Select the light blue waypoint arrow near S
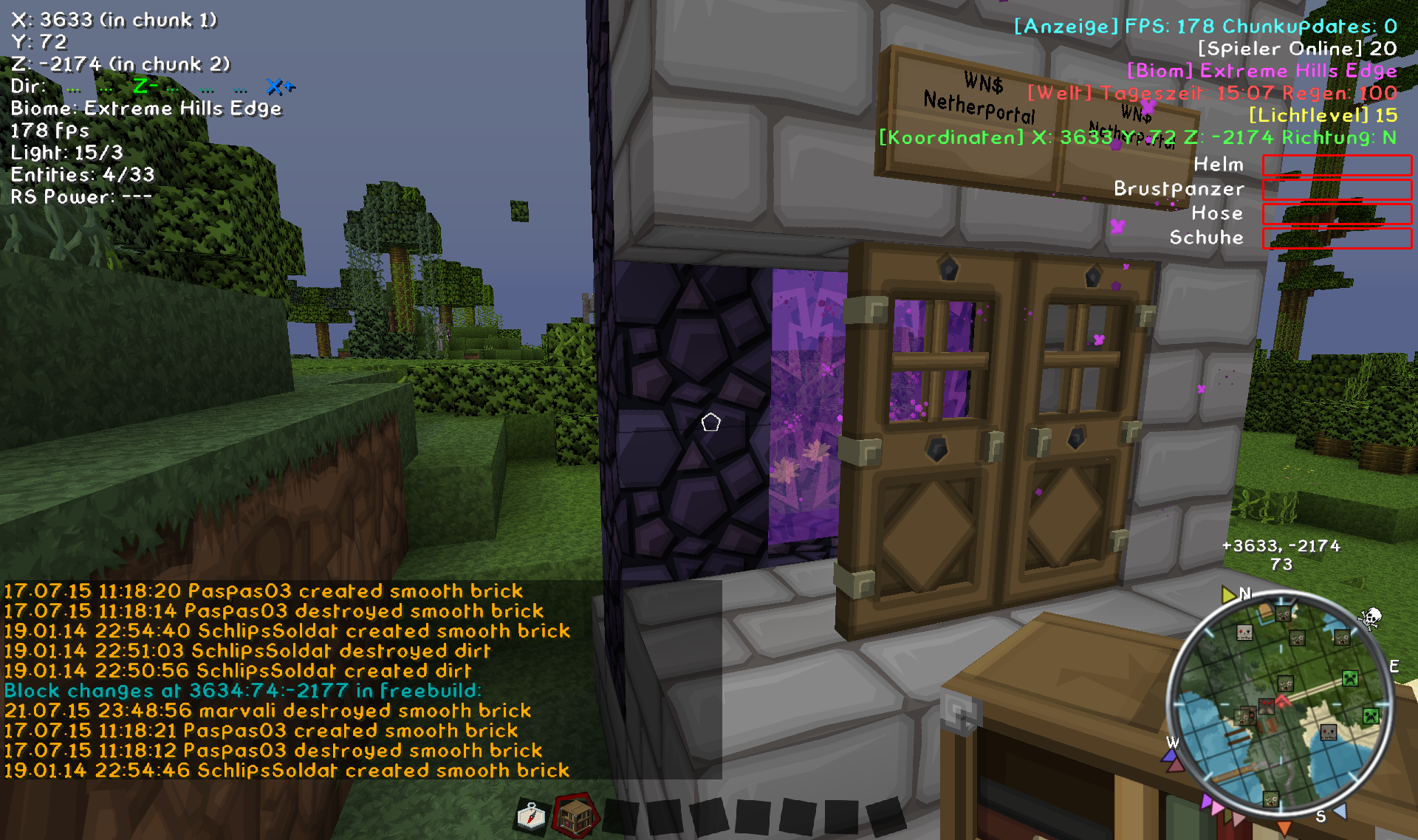The image size is (1418, 840). click(x=1340, y=811)
